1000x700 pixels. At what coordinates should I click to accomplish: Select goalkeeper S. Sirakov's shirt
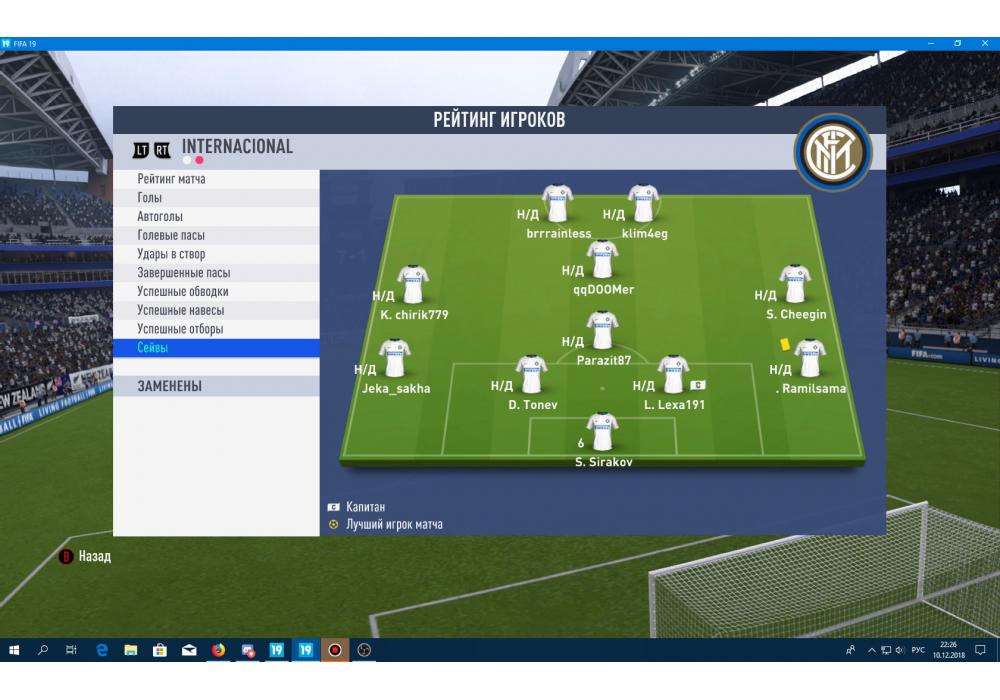point(602,432)
